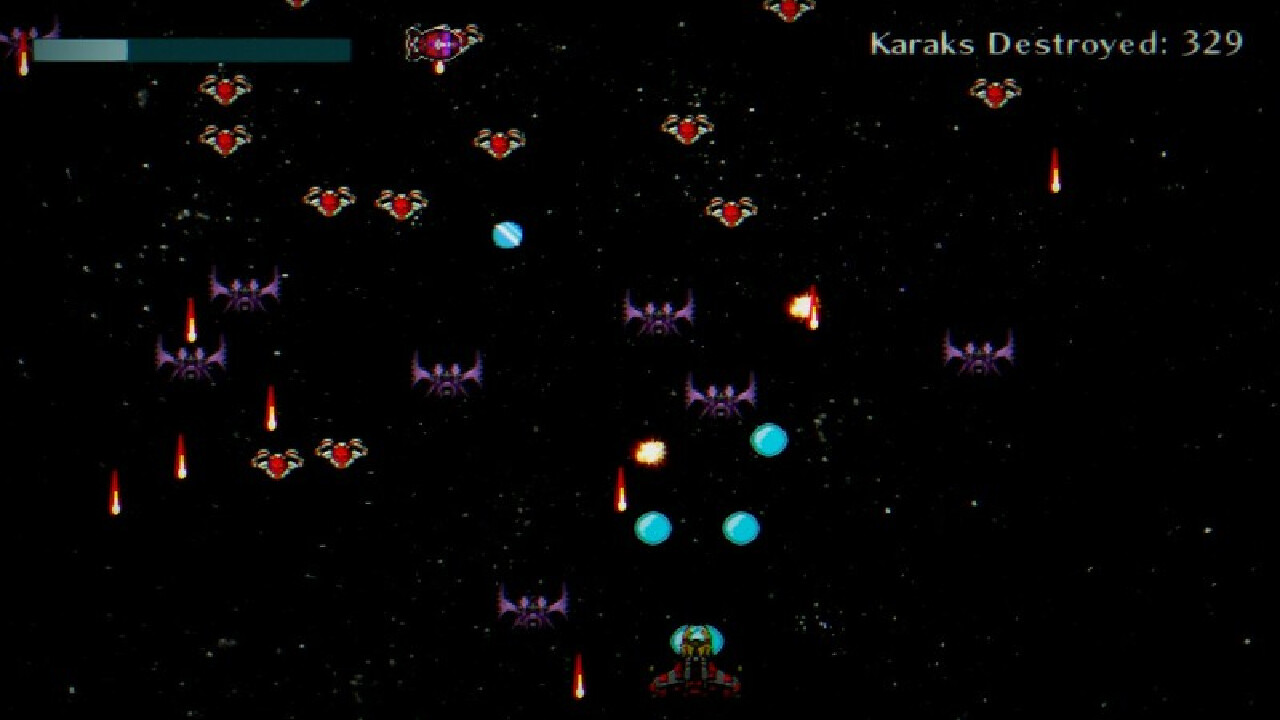Click the cyan energy orb beside the explosion
This screenshot has width=1280, height=720.
point(768,440)
